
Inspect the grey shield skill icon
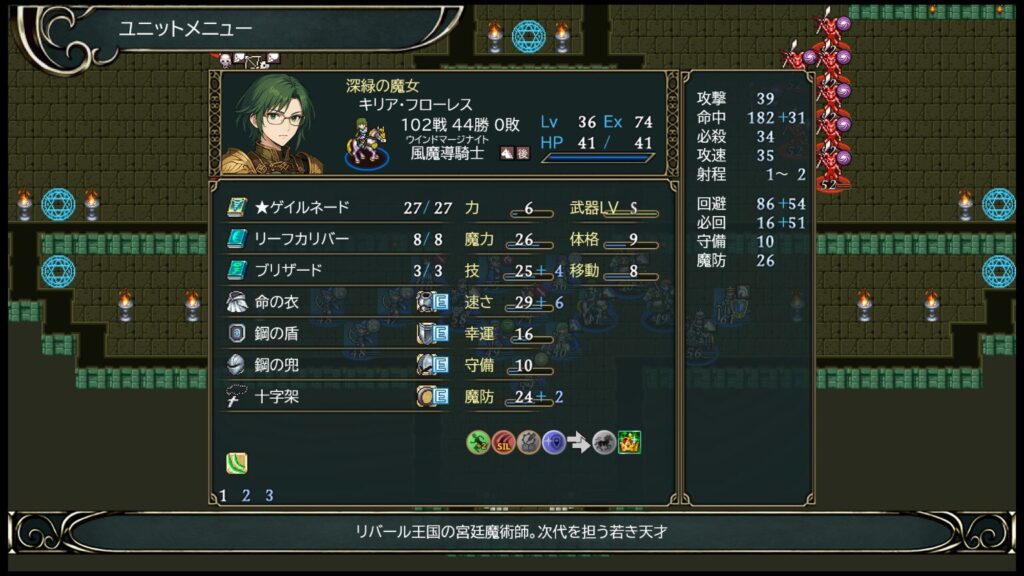click(x=529, y=442)
